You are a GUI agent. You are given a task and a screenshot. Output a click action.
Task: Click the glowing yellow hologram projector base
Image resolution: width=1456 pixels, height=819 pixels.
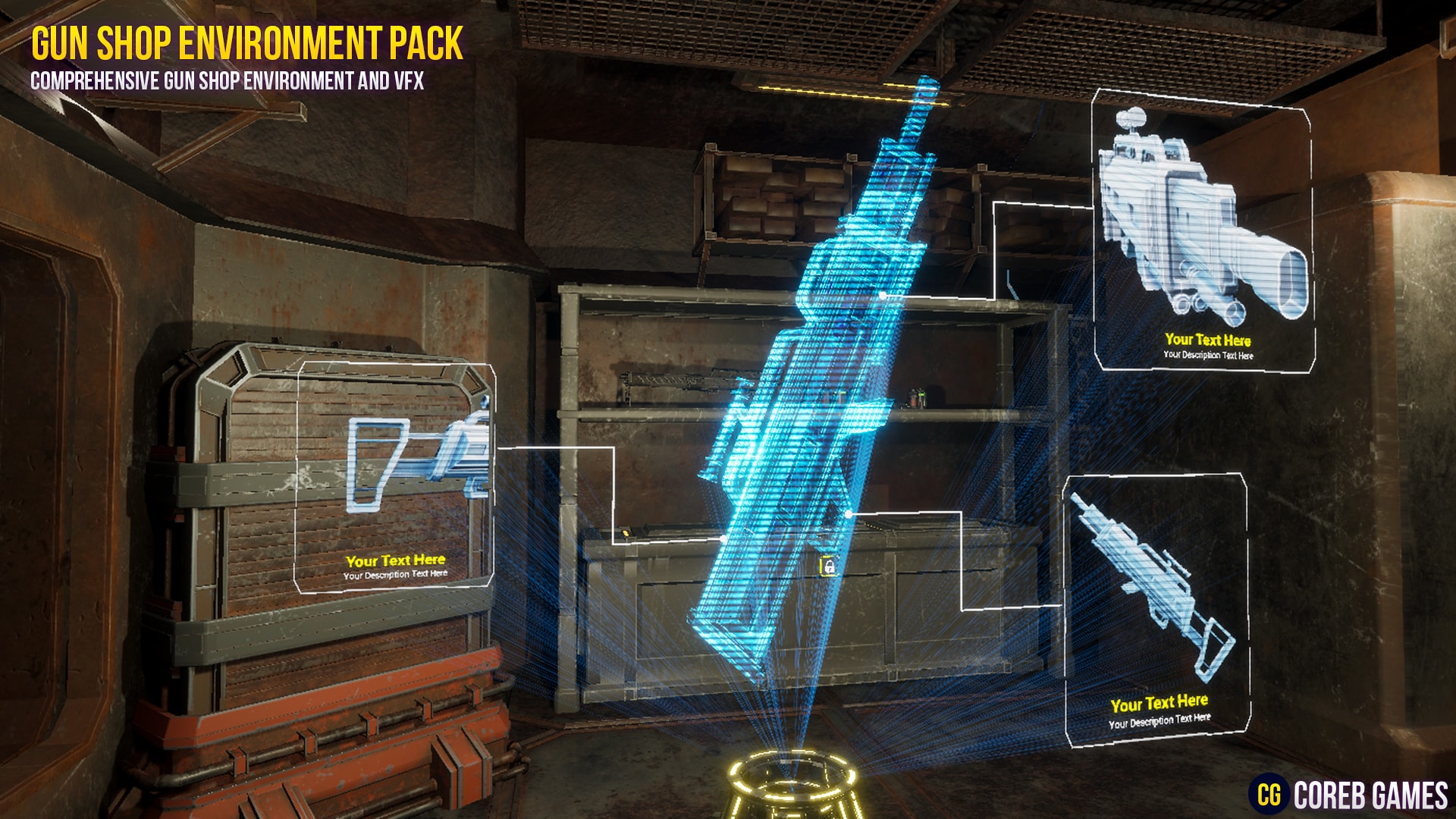coord(789,785)
